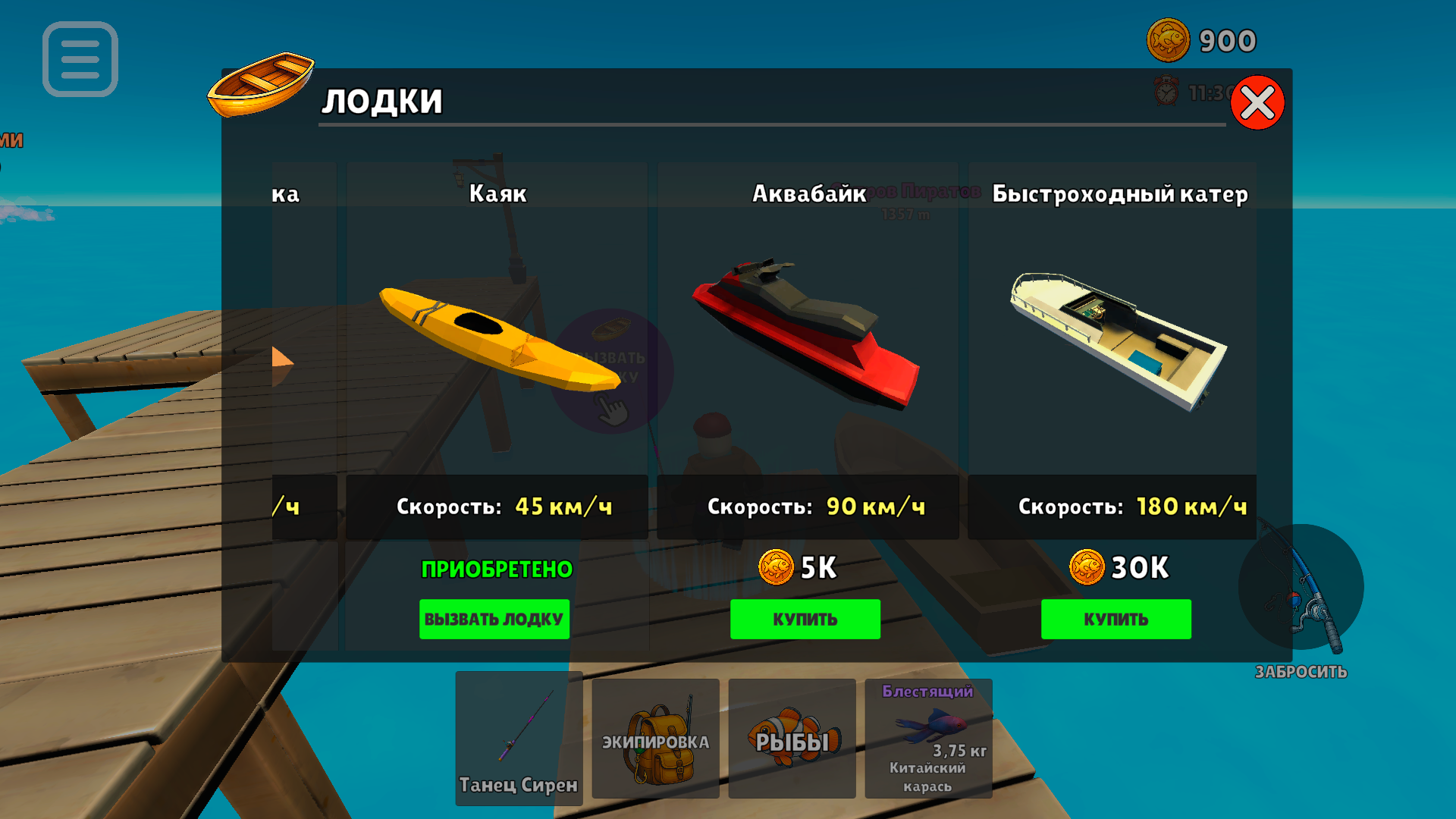This screenshot has height=819, width=1456.
Task: Open the hamburger menu top left
Action: tap(80, 61)
